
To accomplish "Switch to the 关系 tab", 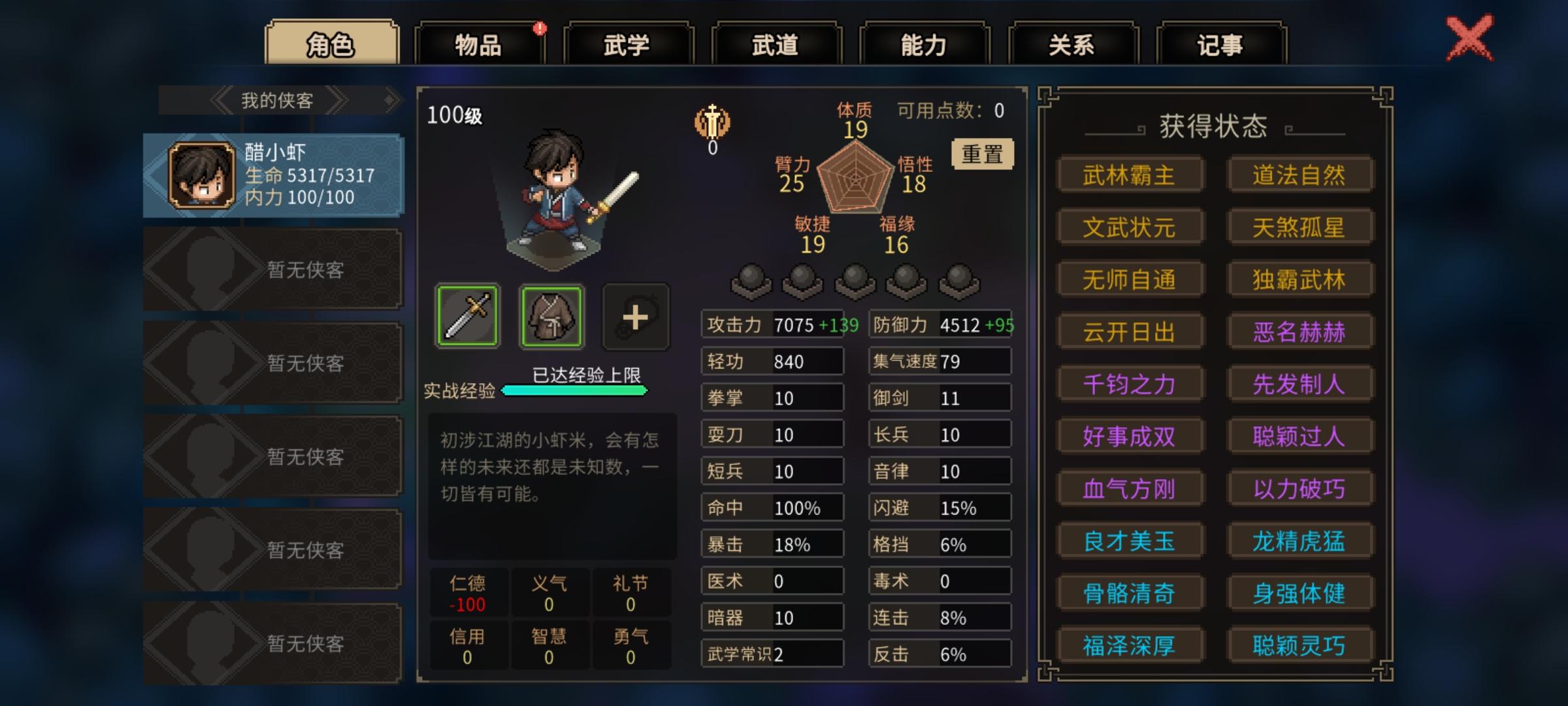I will click(1071, 41).
